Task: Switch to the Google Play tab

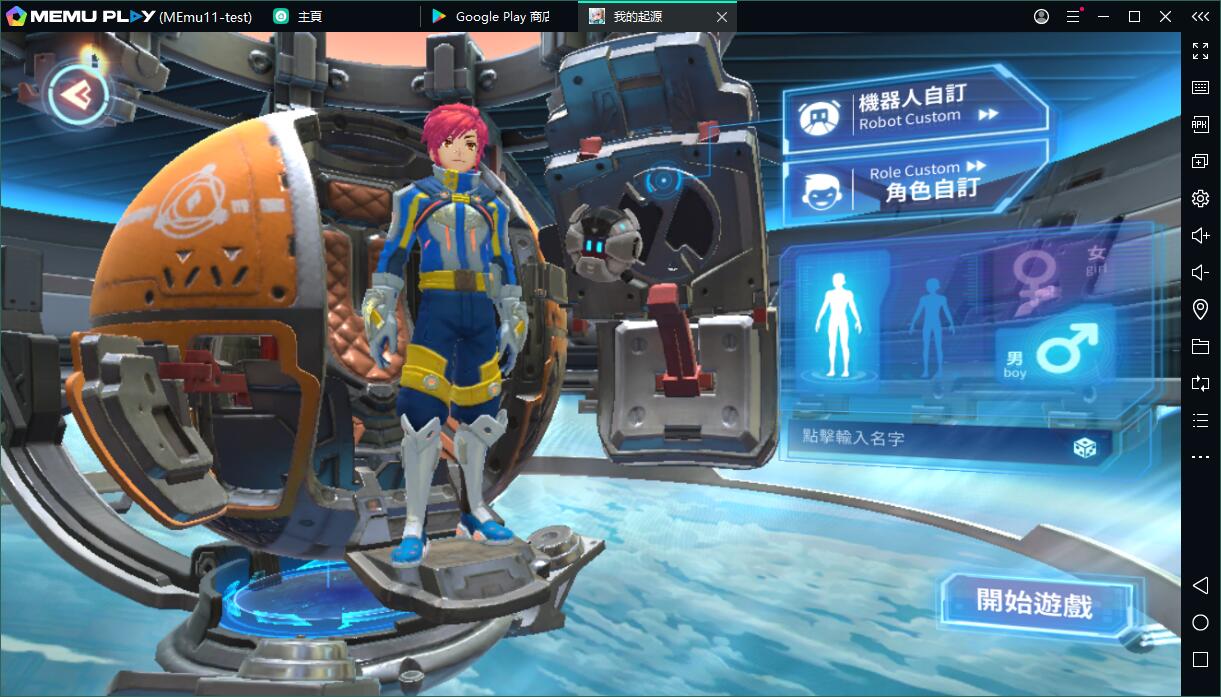Action: pos(492,17)
